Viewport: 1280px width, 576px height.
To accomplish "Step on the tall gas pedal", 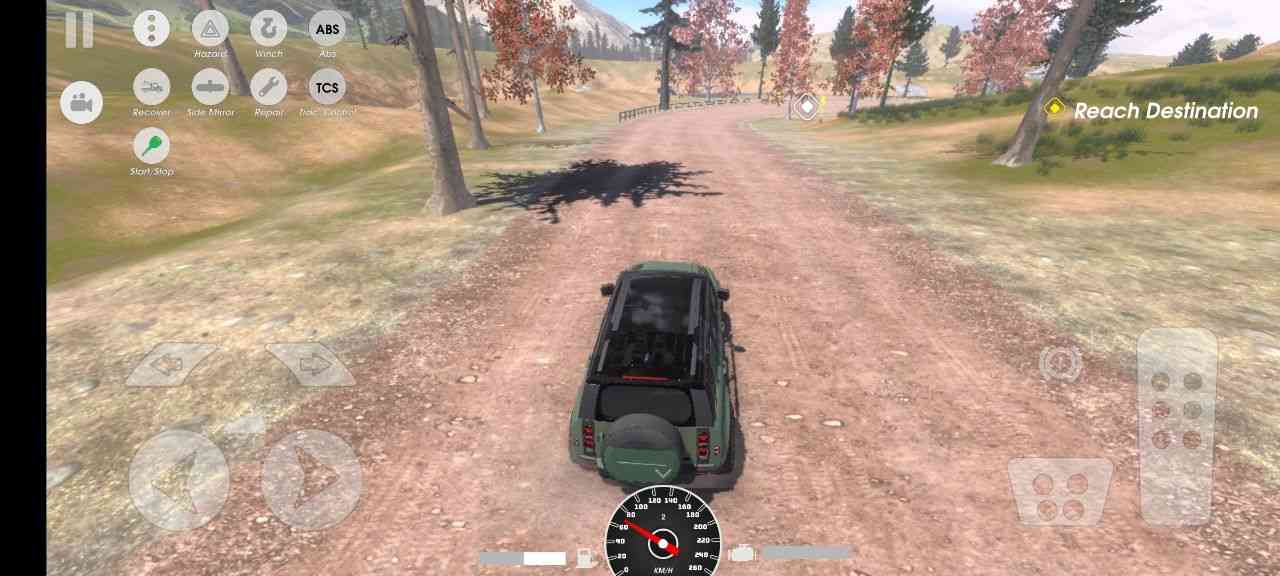I will click(x=1177, y=425).
